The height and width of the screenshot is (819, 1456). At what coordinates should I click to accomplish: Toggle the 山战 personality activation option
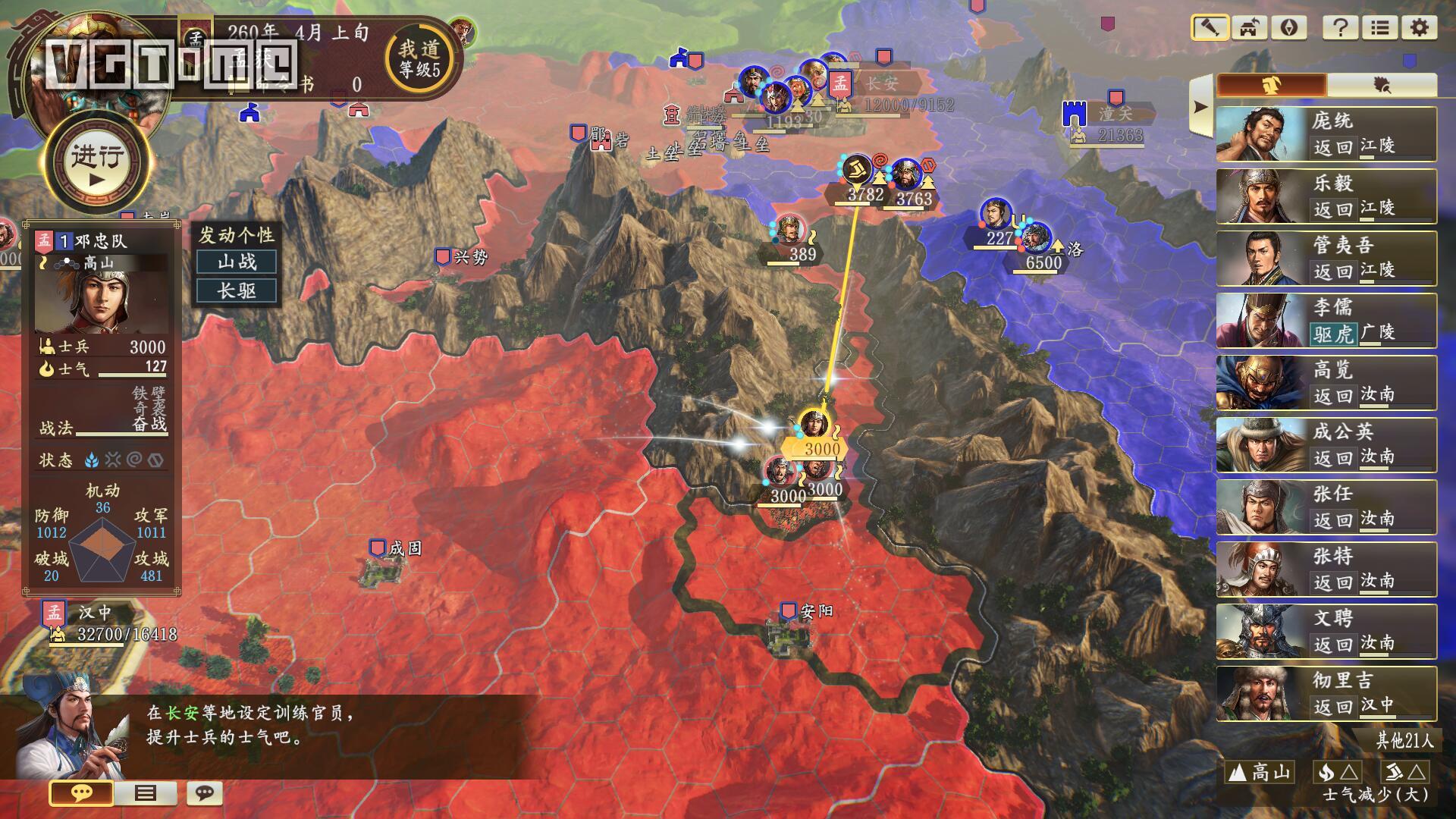click(238, 260)
